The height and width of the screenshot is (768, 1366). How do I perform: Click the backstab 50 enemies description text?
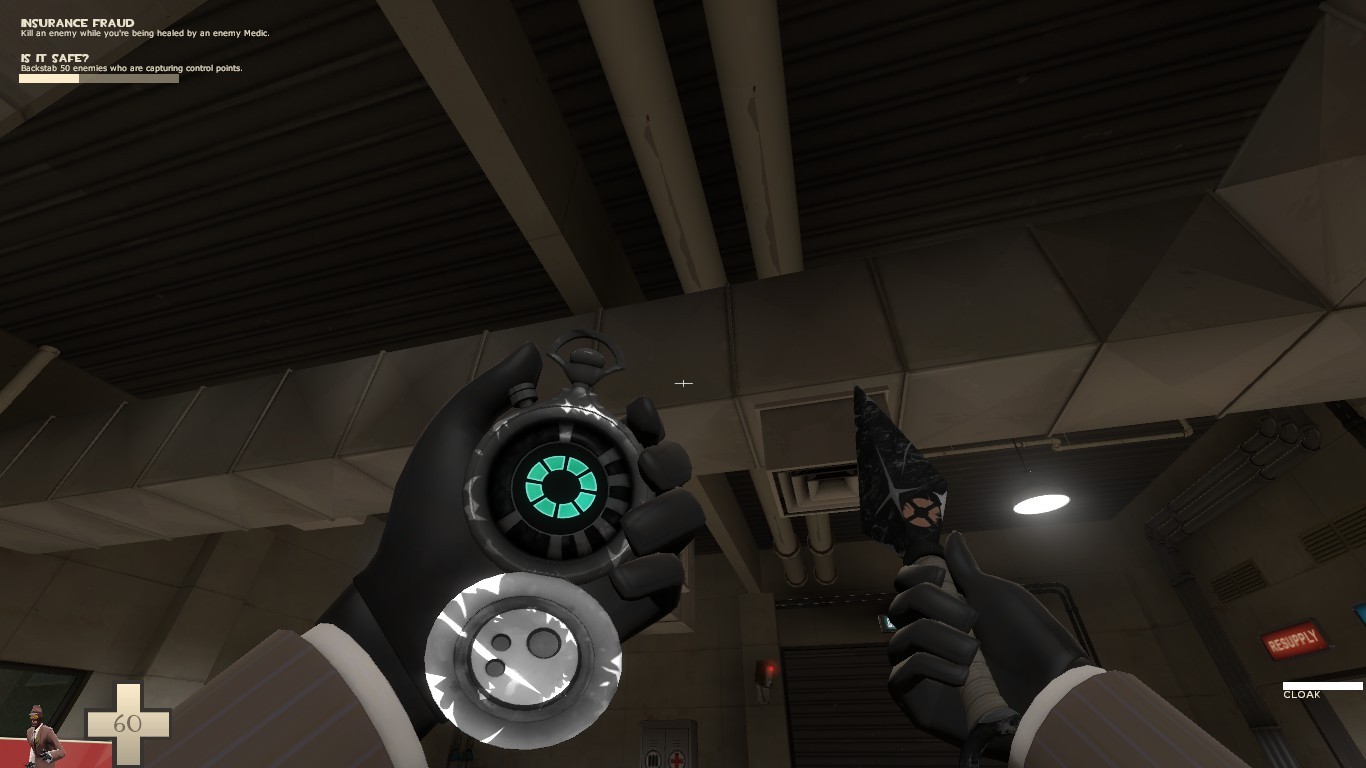pyautogui.click(x=130, y=69)
